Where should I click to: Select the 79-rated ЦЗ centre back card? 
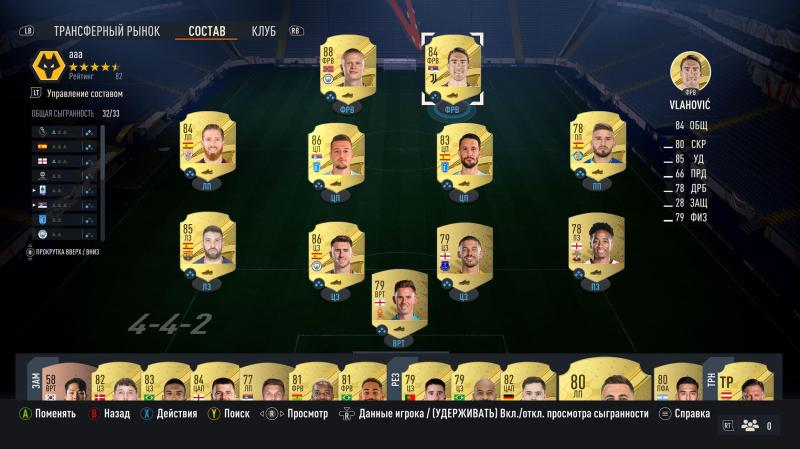pyautogui.click(x=463, y=257)
